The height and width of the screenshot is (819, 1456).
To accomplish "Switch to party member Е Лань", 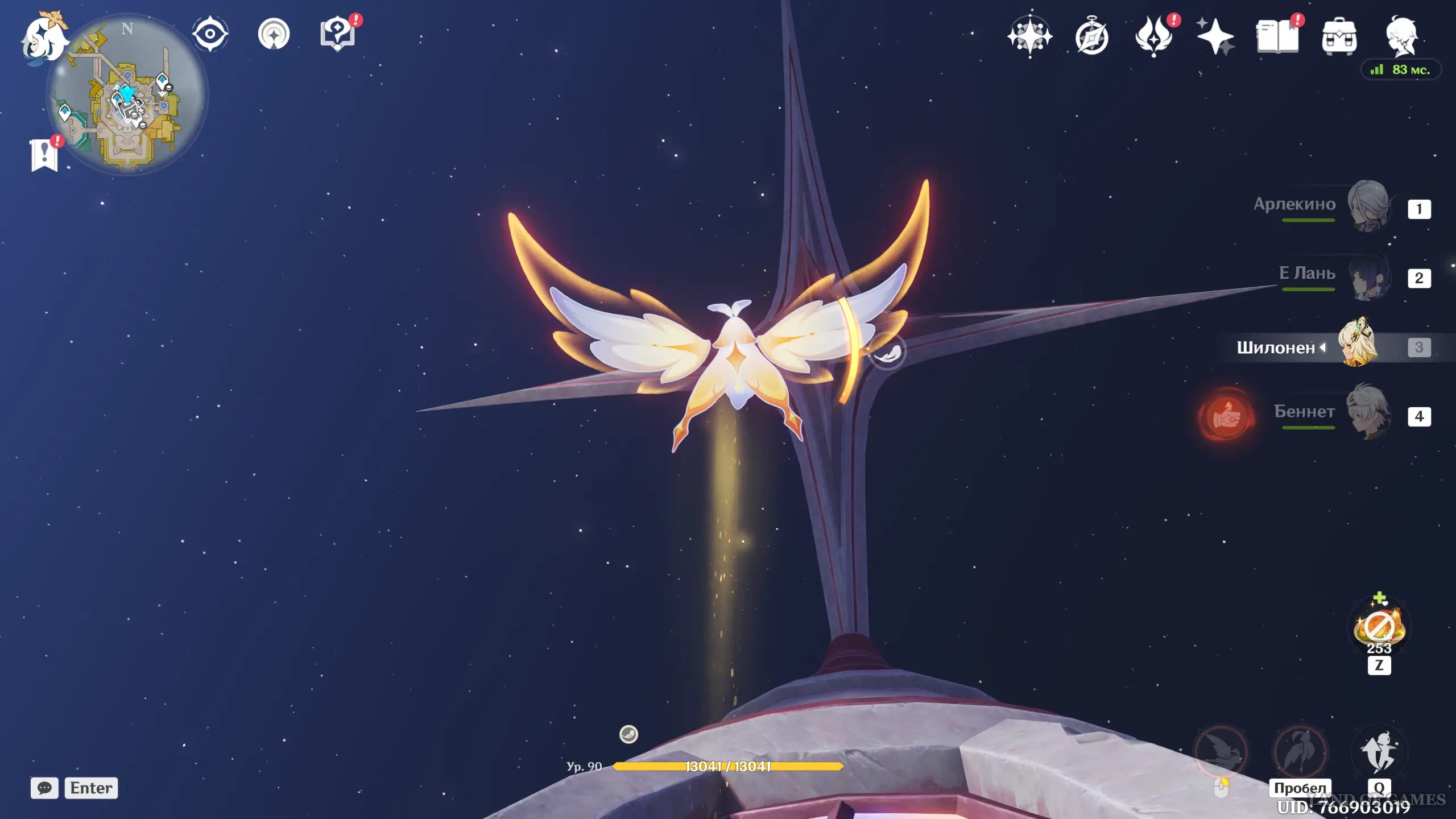I will [x=1367, y=276].
